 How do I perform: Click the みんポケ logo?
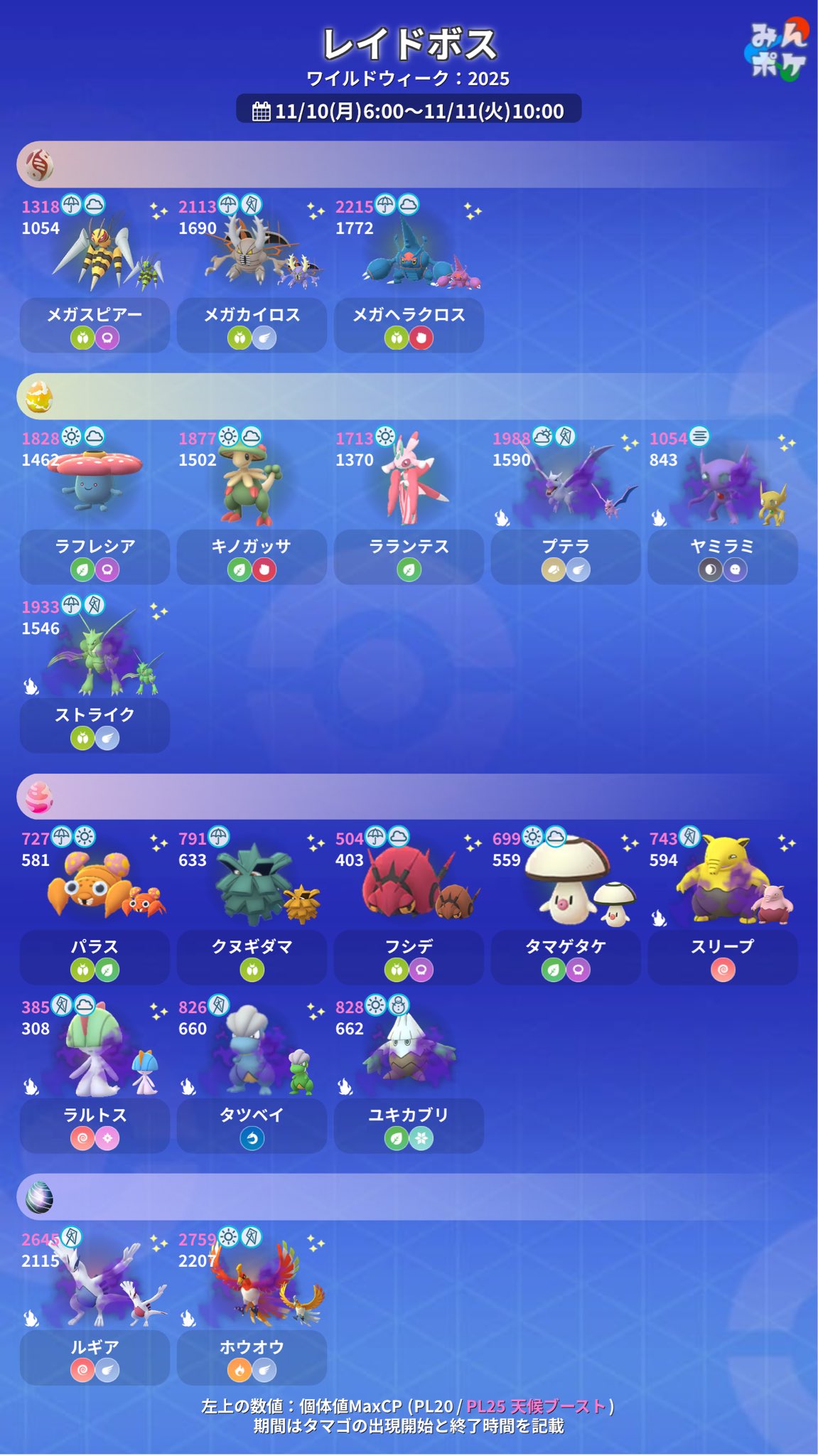[x=777, y=50]
